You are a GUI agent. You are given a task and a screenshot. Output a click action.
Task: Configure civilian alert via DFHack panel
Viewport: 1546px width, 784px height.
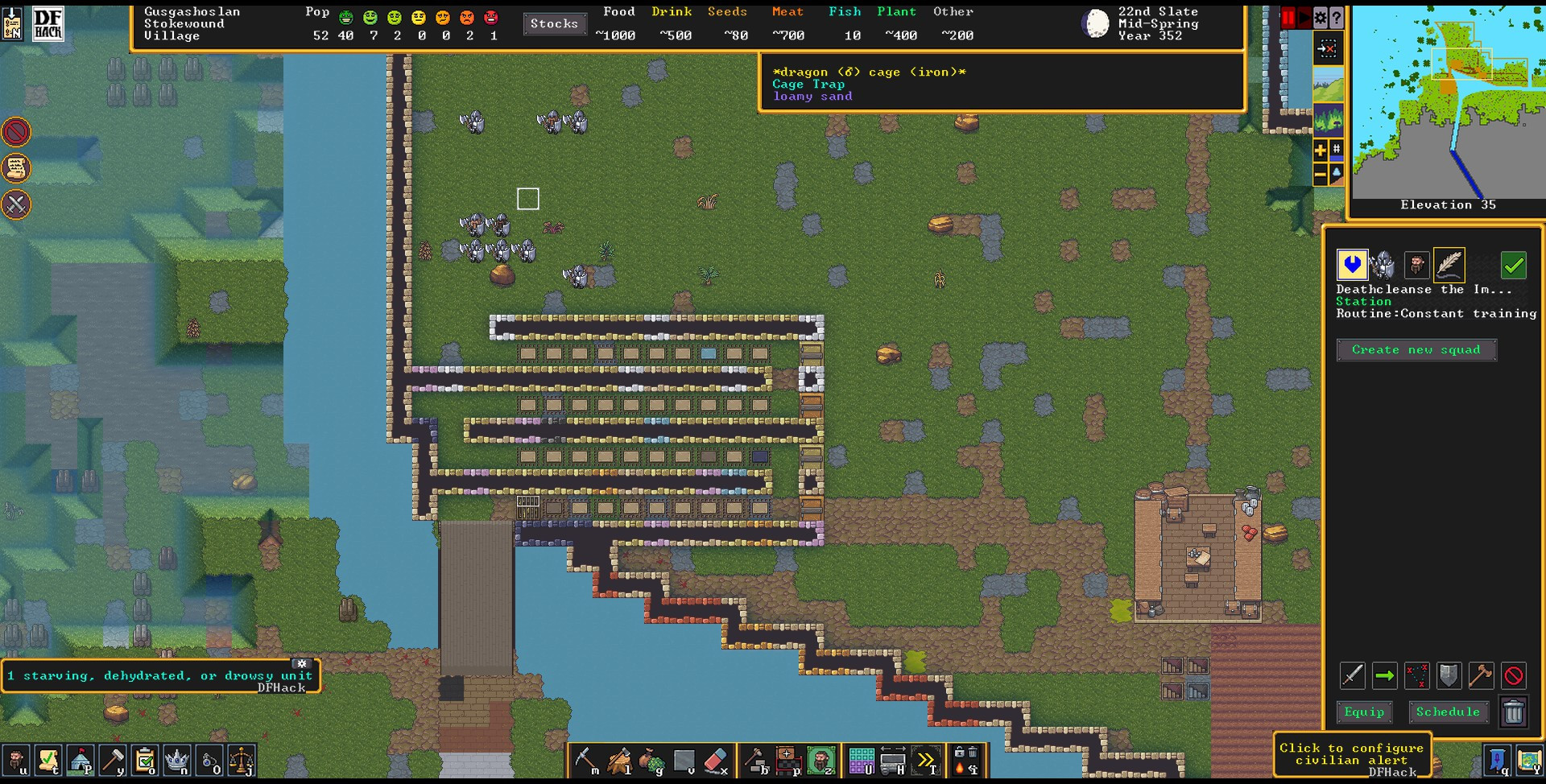1351,754
